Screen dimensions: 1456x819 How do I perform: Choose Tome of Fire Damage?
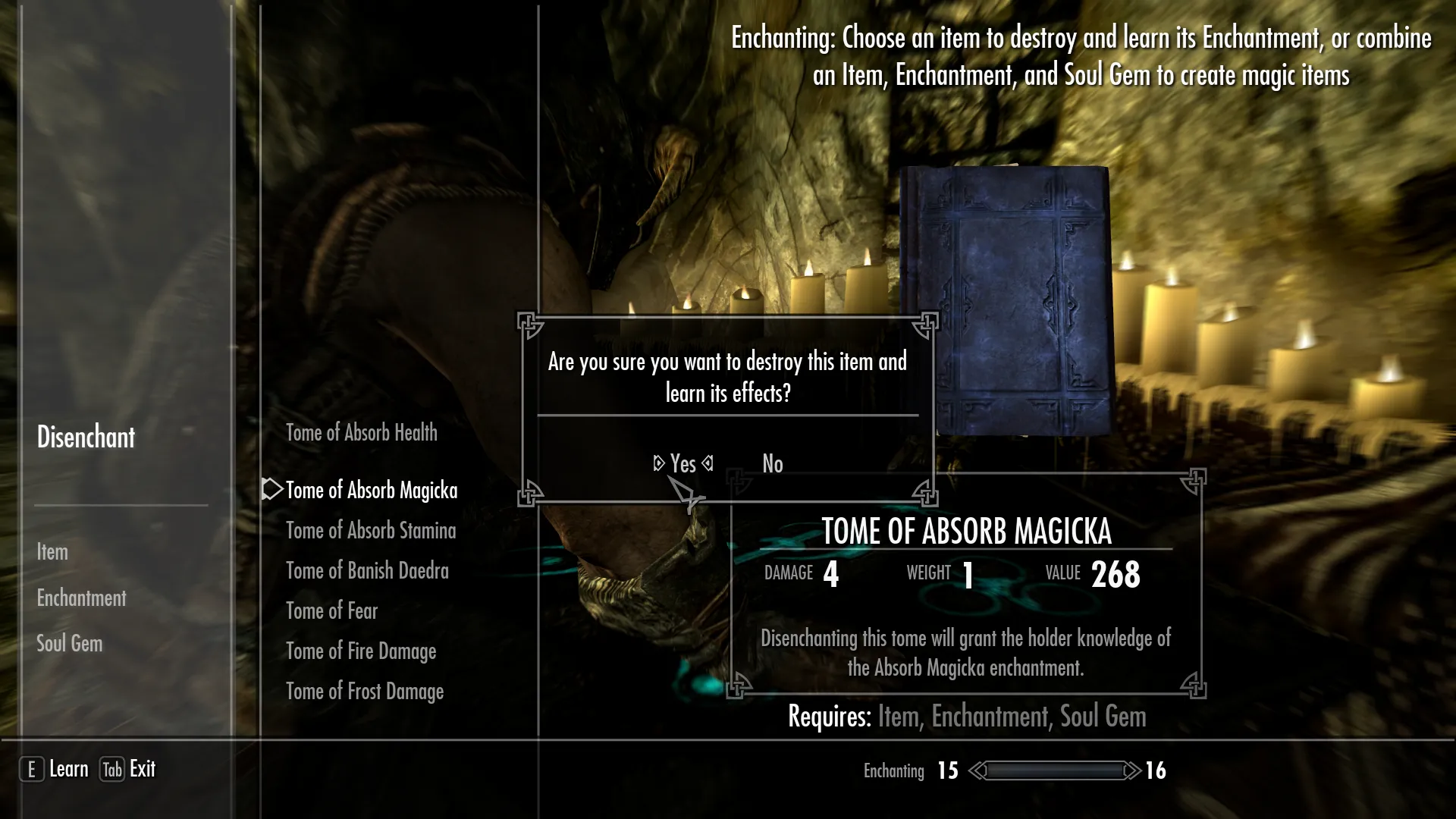pos(360,651)
